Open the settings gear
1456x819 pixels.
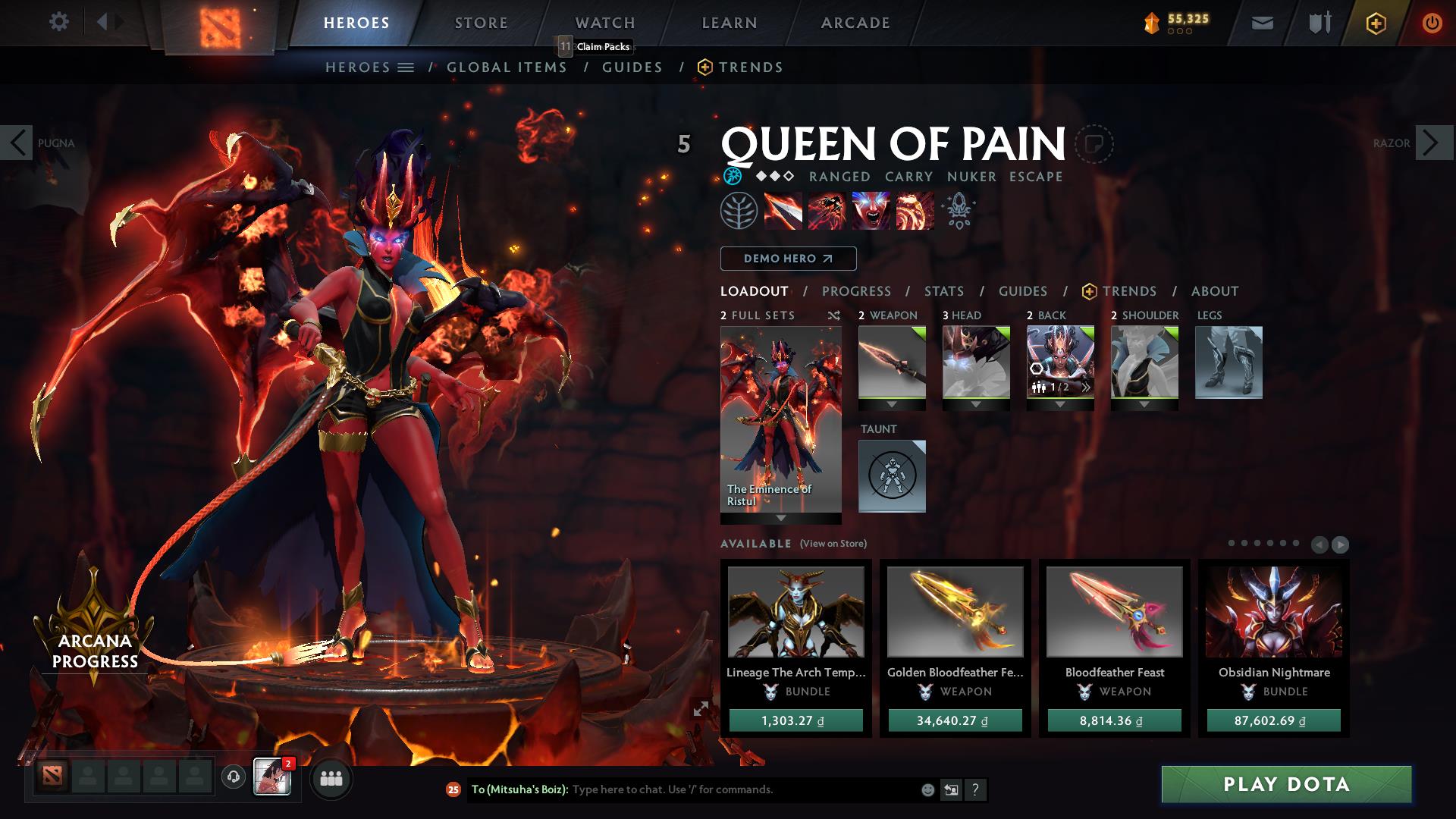(59, 22)
